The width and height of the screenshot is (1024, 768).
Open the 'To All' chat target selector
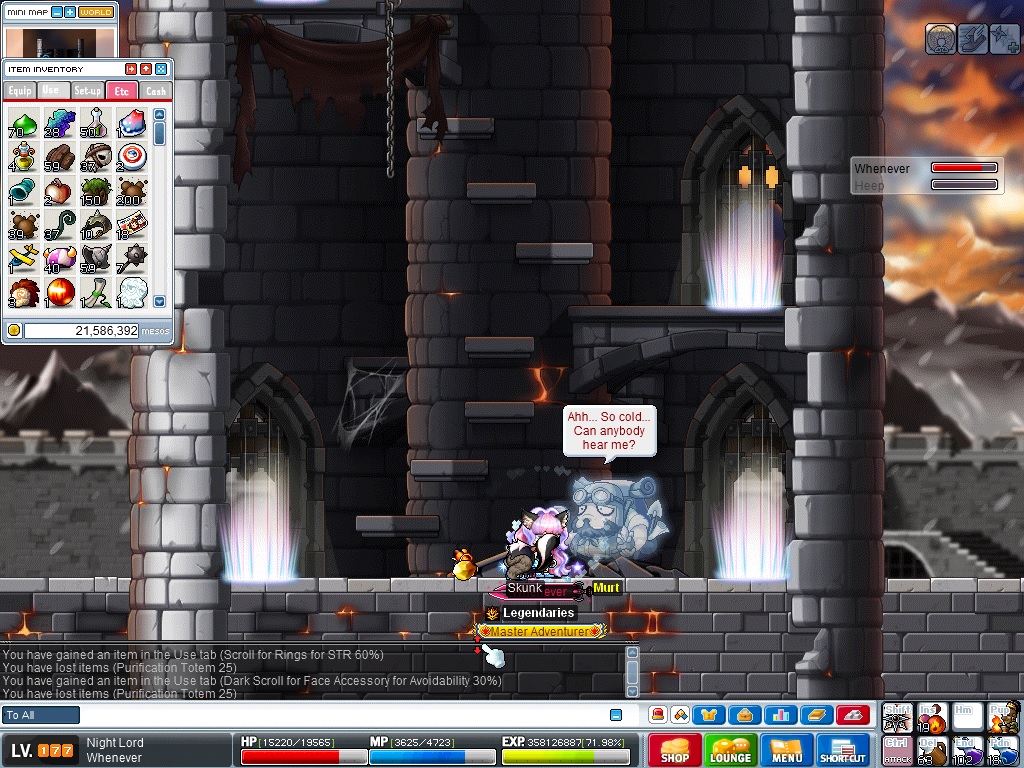tap(41, 715)
